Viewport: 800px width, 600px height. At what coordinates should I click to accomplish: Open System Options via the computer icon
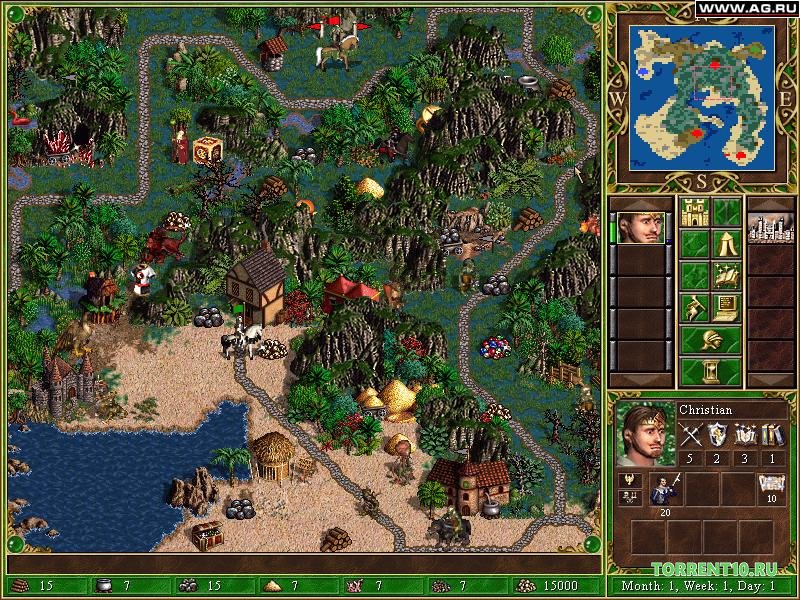726,307
